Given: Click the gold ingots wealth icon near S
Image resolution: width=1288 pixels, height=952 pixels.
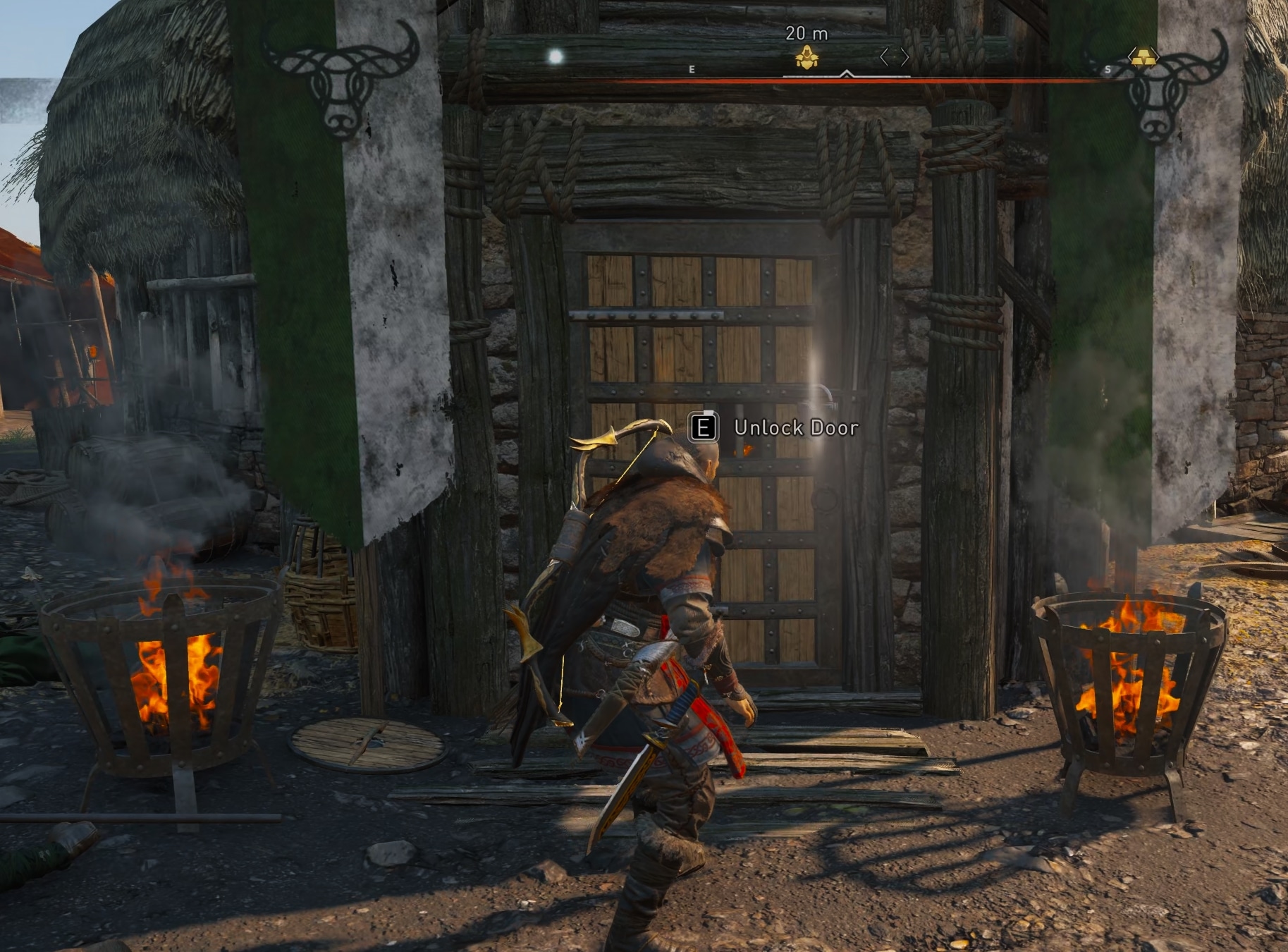Looking at the screenshot, I should click(x=1144, y=56).
